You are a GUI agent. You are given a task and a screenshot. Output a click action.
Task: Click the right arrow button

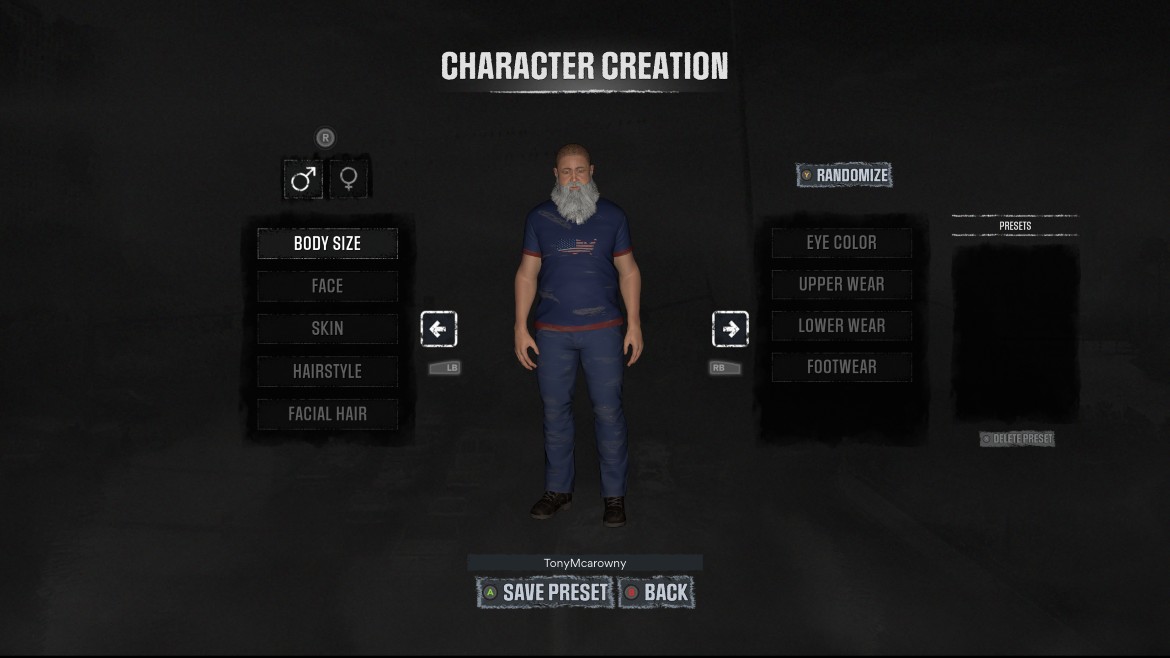click(x=730, y=329)
